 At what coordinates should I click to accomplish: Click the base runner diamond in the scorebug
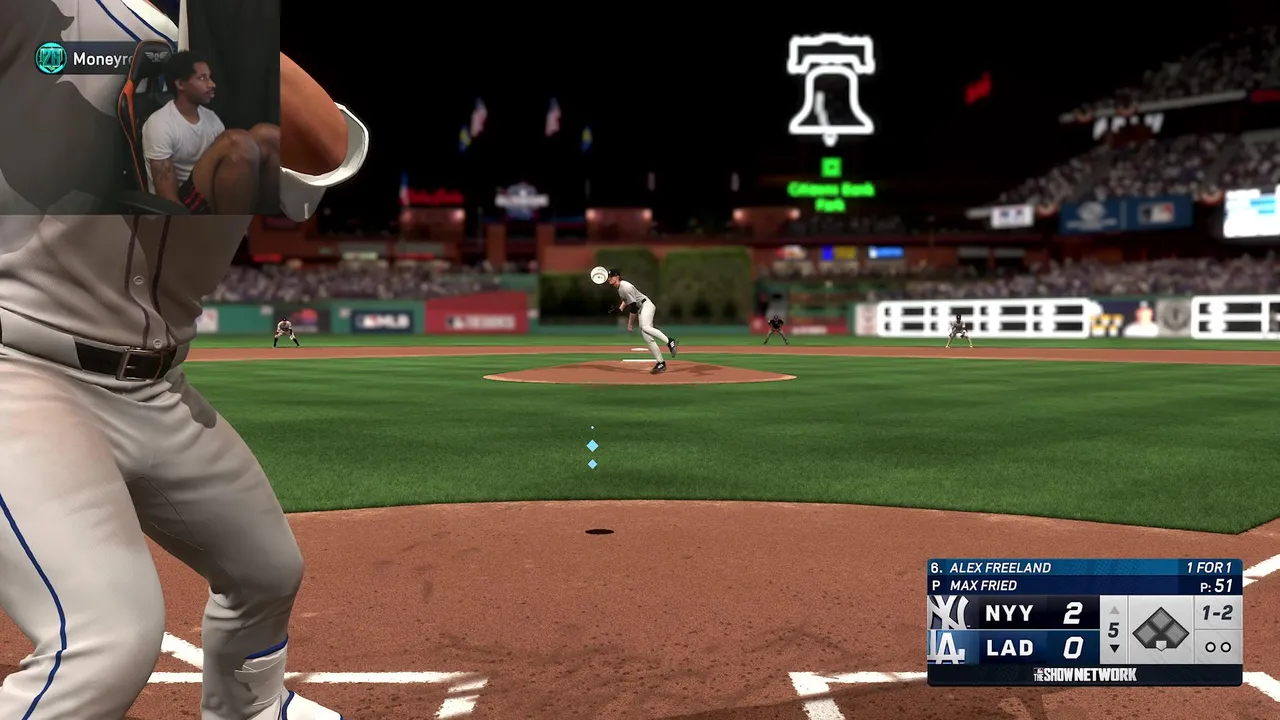[x=1160, y=631]
